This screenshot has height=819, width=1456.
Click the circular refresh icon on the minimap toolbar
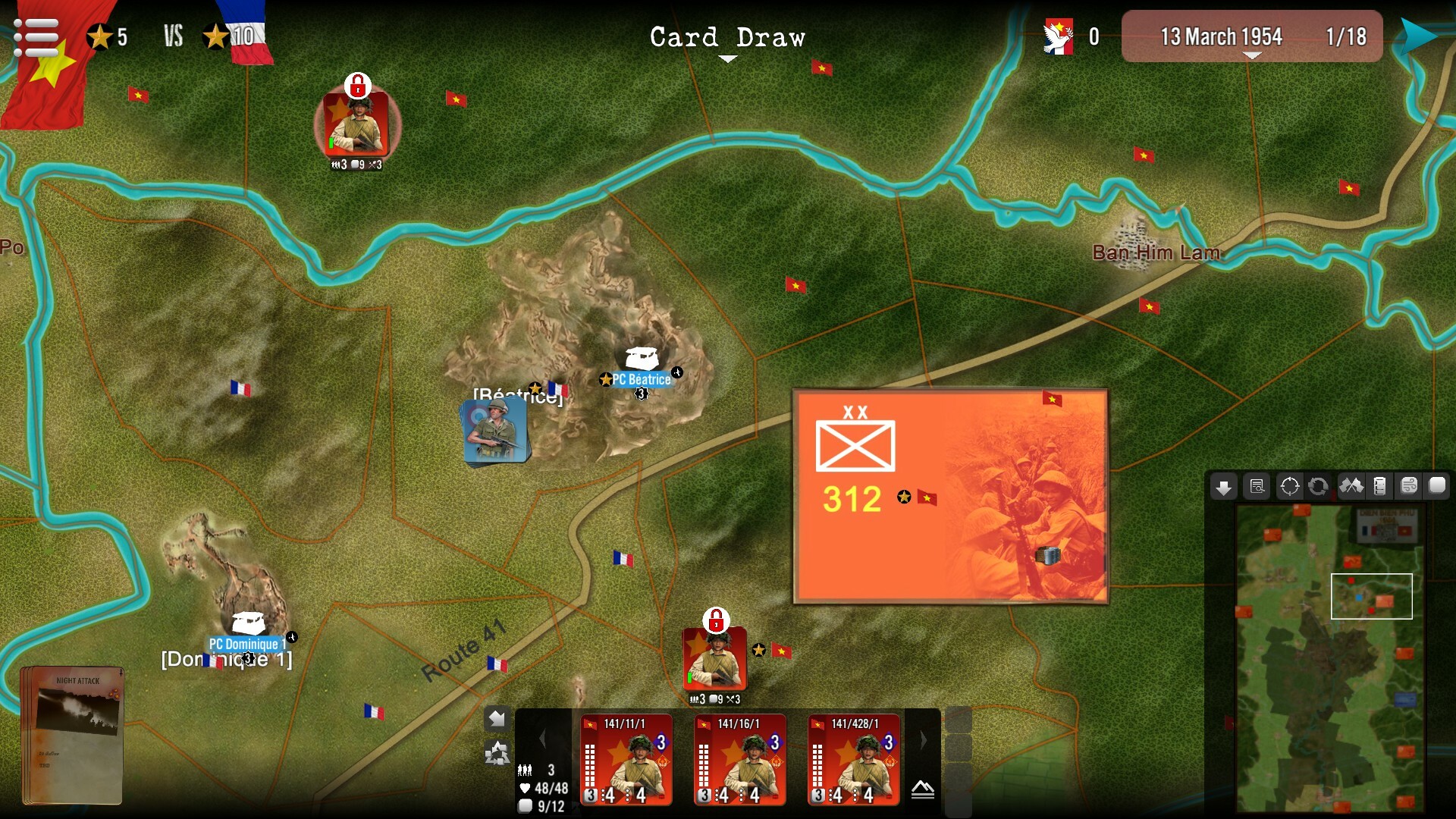coord(1318,487)
